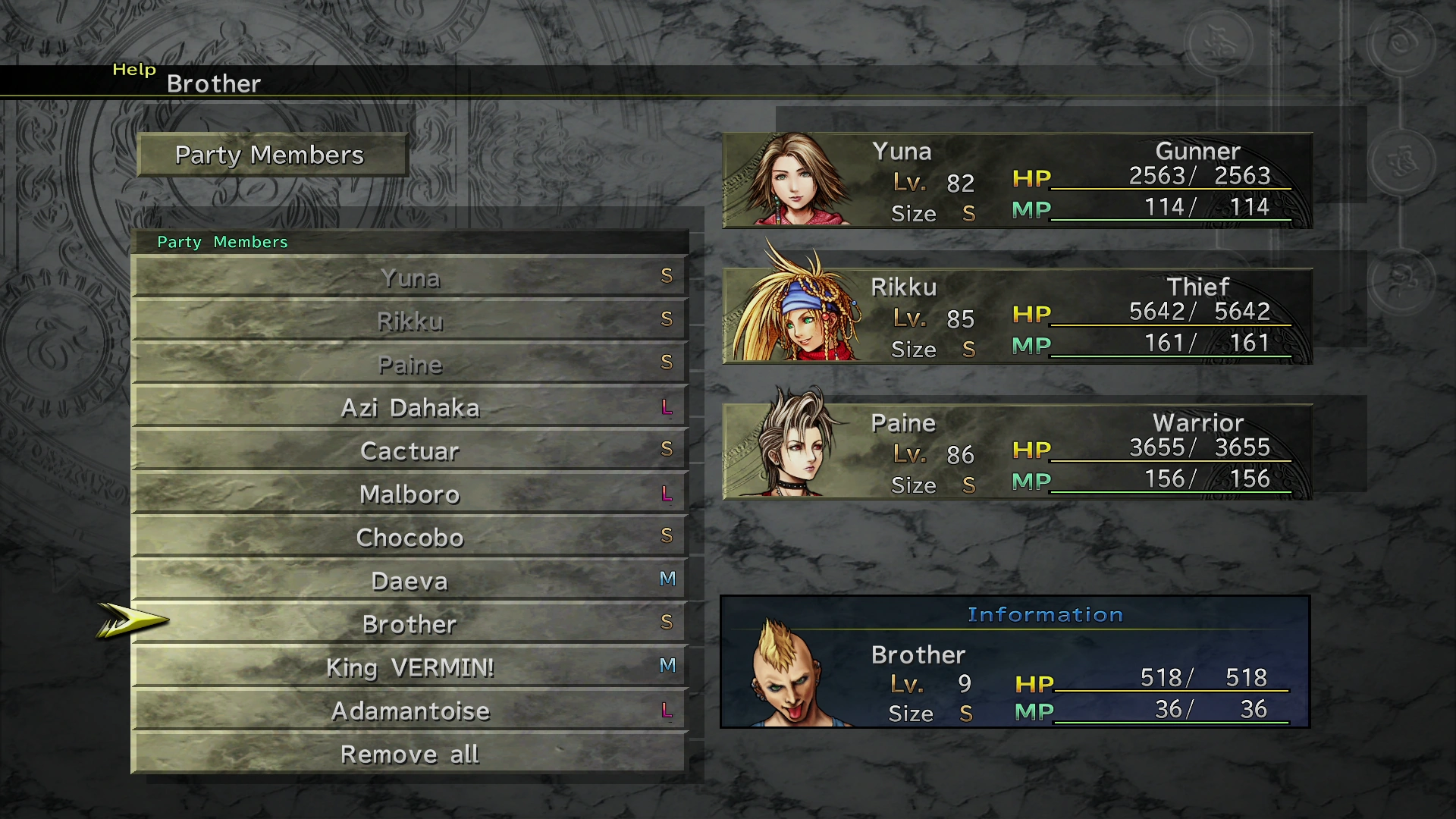Choose the Daeva entry
Screen dimensions: 1456x819
pos(409,580)
